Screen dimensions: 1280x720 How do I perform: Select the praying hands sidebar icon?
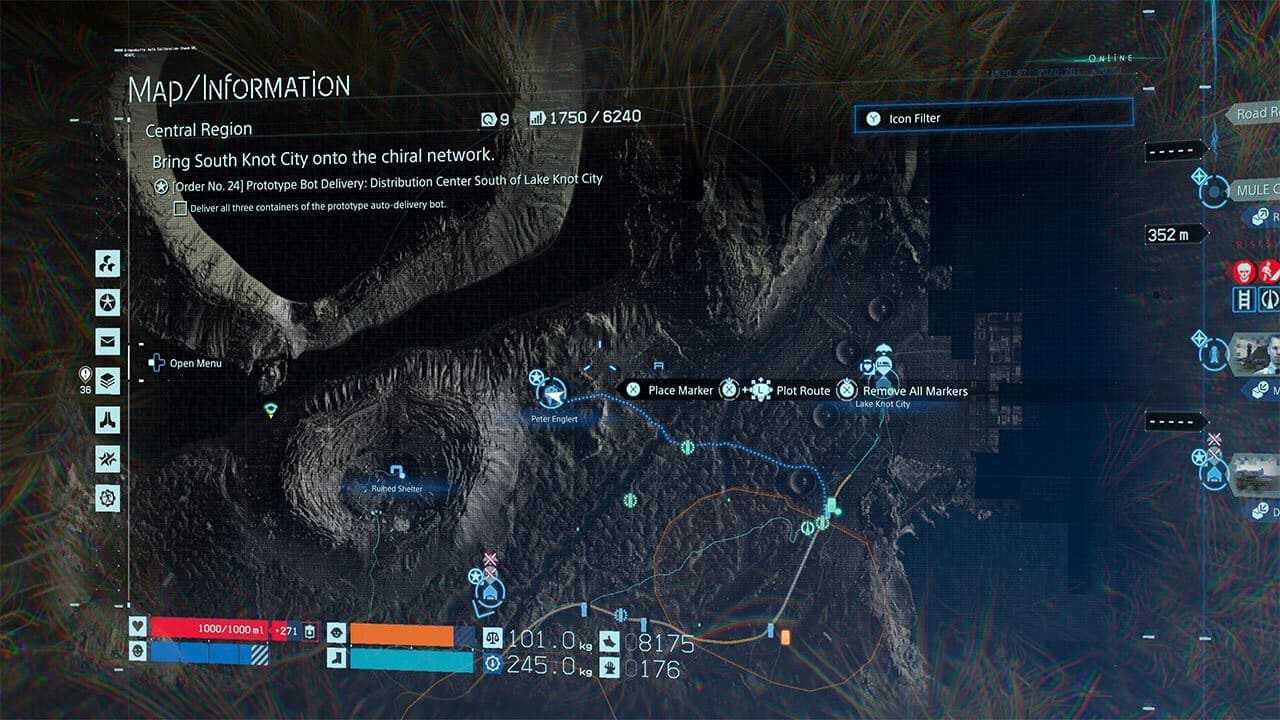click(108, 419)
